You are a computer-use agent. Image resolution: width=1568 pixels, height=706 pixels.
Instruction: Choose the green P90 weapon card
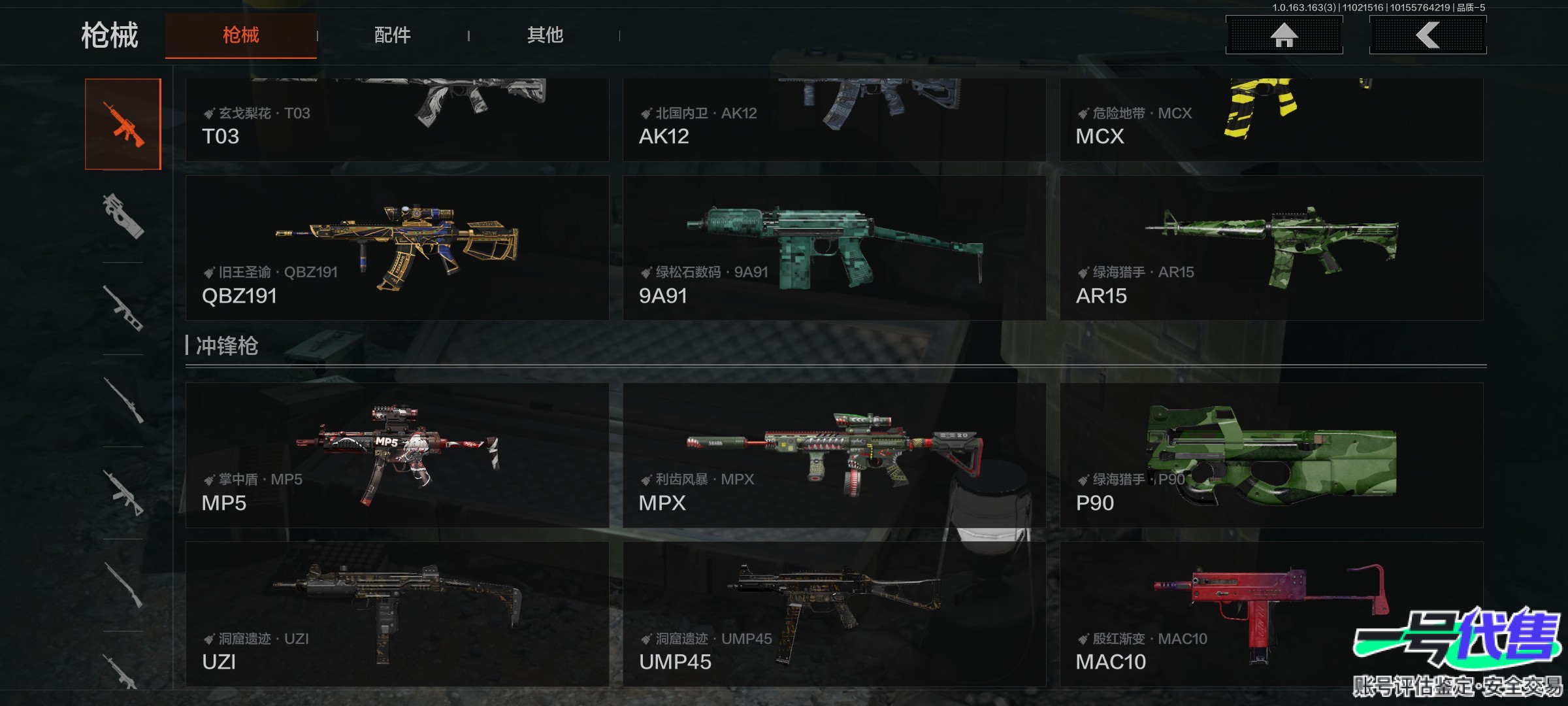(x=1271, y=455)
